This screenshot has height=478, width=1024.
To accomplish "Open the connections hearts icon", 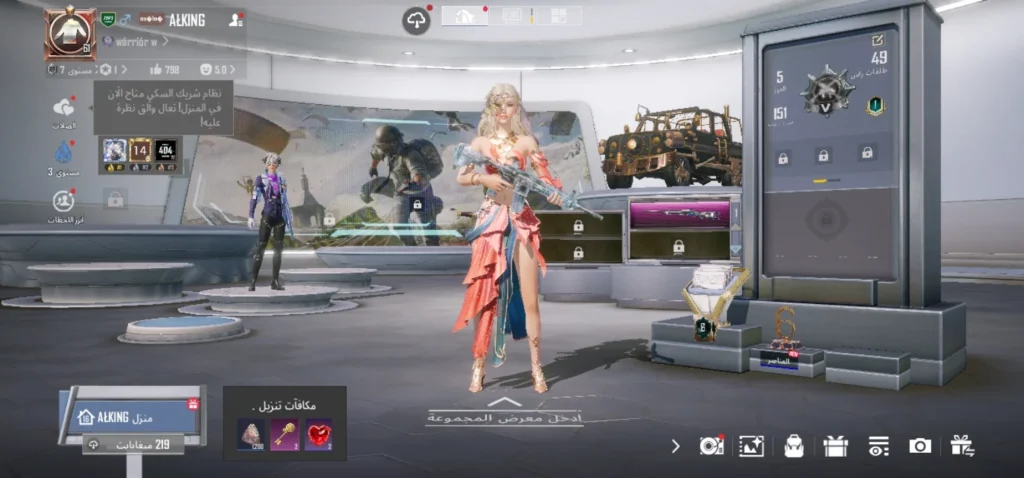I will tap(64, 108).
